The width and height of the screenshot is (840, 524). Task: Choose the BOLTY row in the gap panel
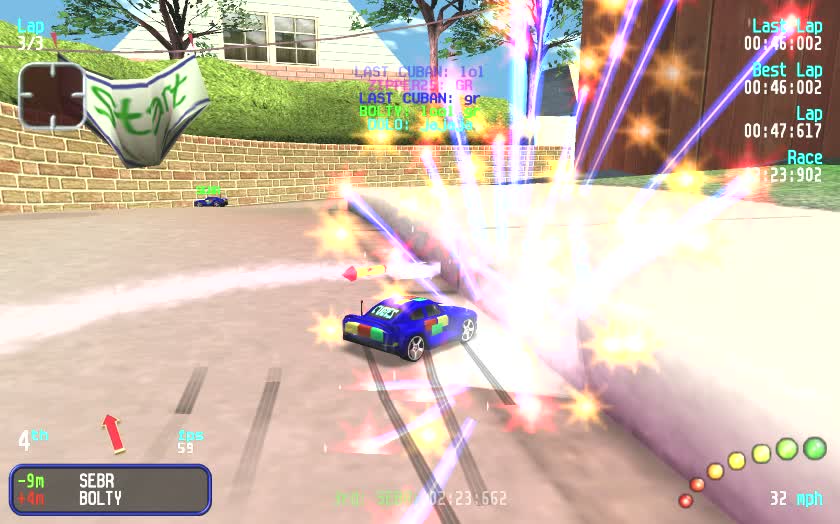[x=110, y=498]
